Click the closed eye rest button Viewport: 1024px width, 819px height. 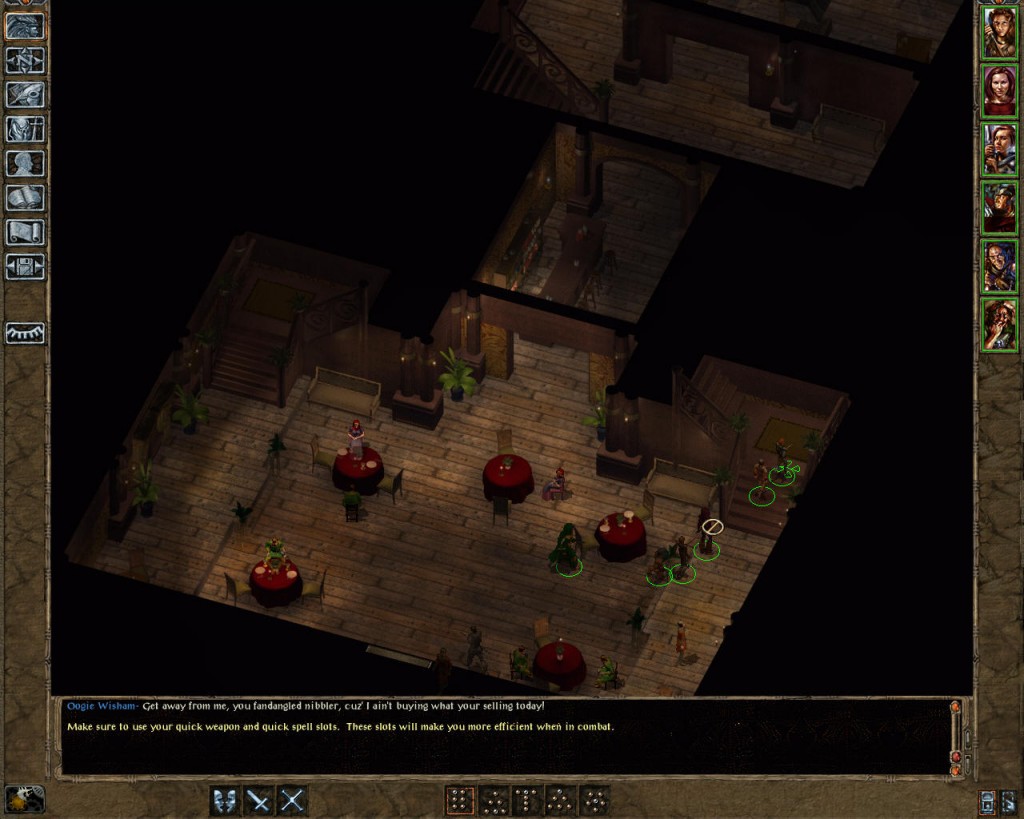point(25,333)
